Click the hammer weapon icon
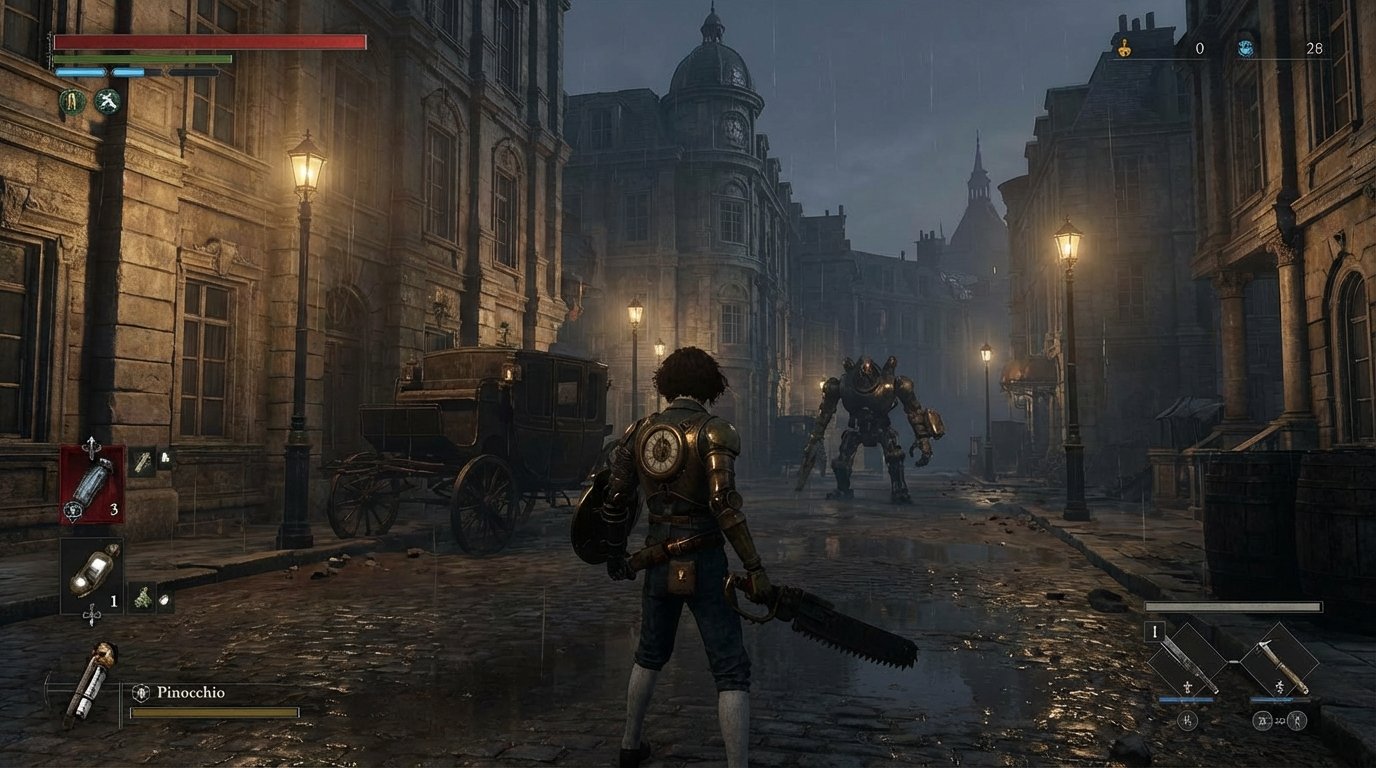Image resolution: width=1376 pixels, height=768 pixels. [1280, 660]
